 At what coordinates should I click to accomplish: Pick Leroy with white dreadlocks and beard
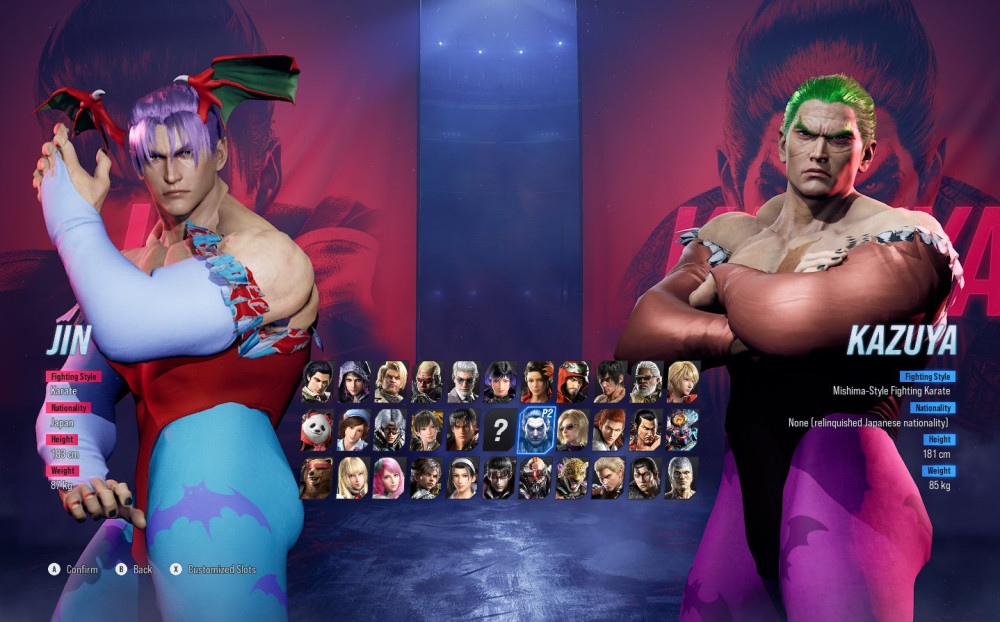[x=646, y=381]
